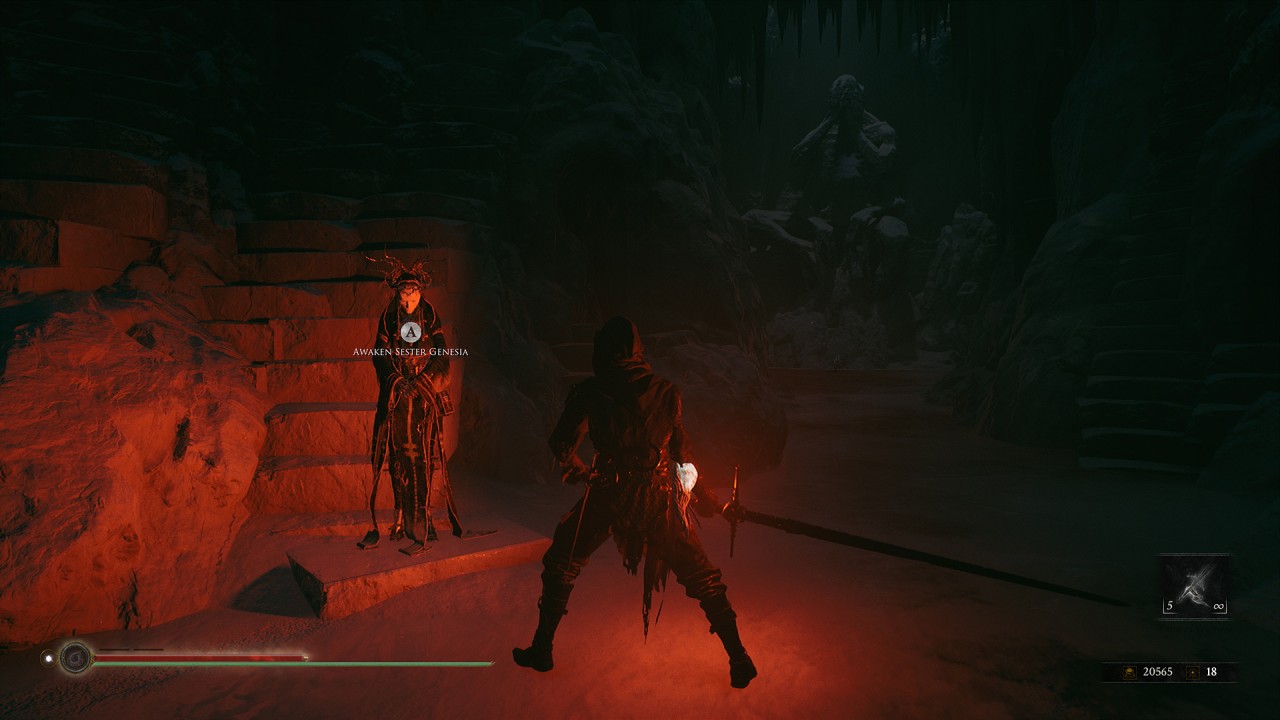
Task: Click the circular shell emblem beside the health bar
Action: [75, 657]
